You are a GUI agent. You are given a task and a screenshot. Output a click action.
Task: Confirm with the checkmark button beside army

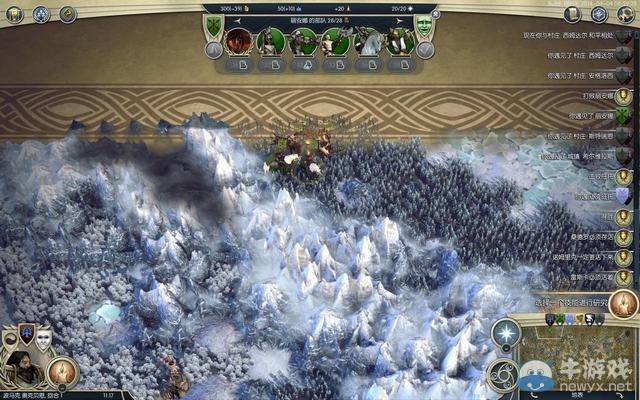425,50
